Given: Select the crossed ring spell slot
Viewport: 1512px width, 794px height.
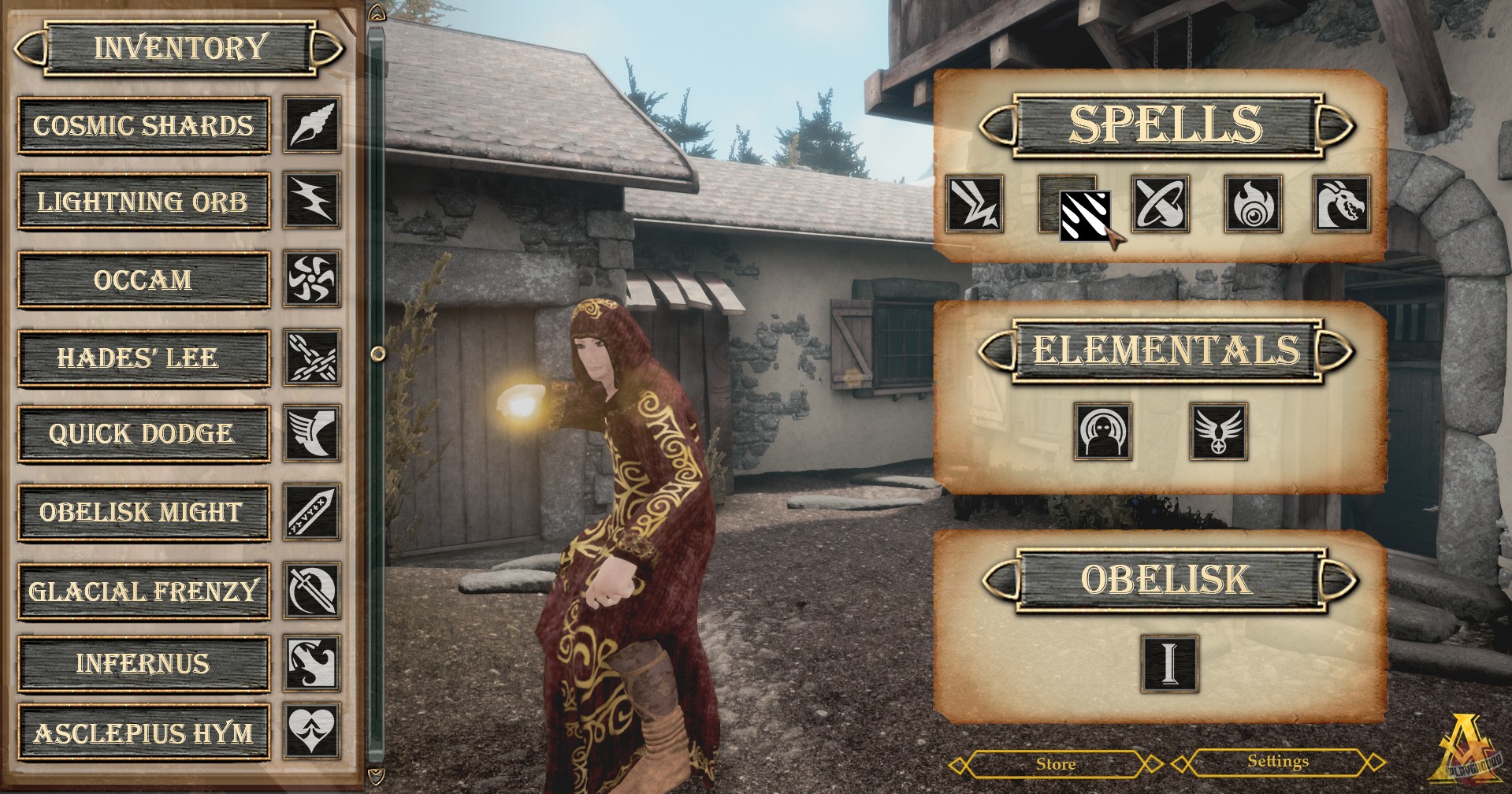Looking at the screenshot, I should tap(1160, 204).
